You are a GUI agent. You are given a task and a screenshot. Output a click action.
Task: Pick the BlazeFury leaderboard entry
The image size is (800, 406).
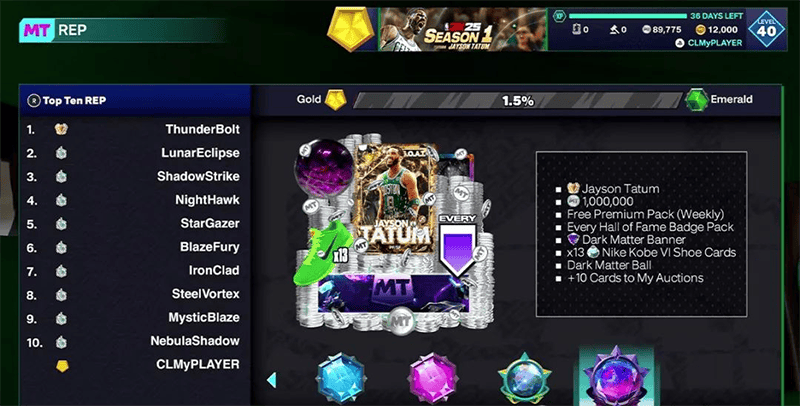135,247
